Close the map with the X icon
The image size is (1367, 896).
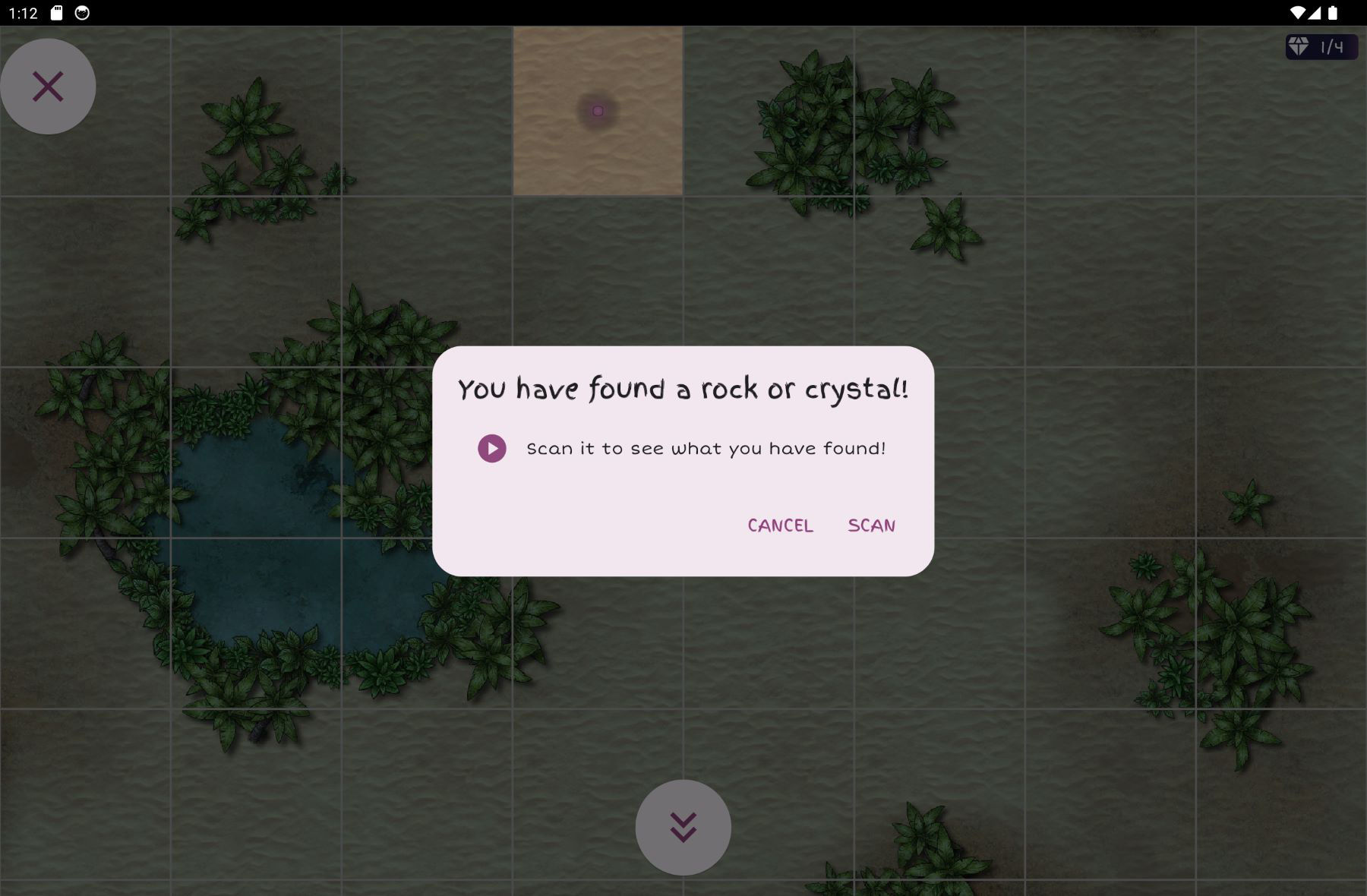48,86
